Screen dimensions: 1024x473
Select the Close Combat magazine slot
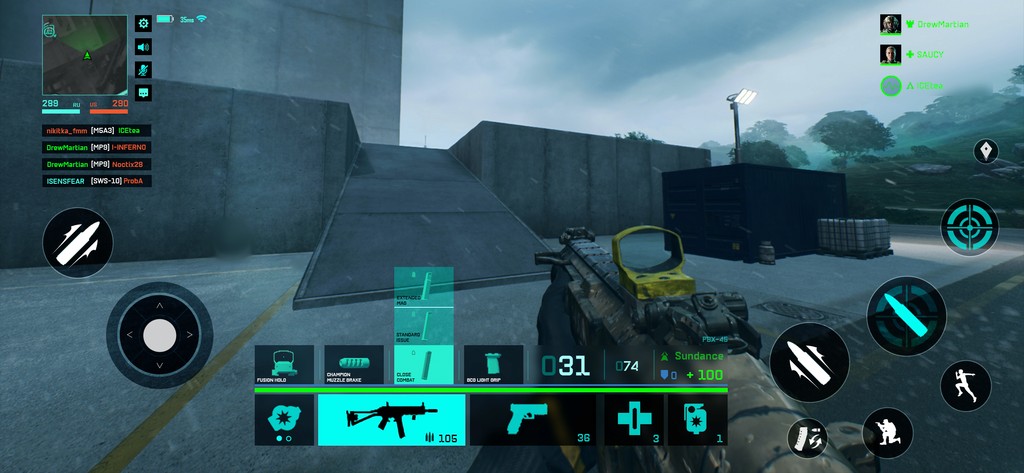[x=424, y=365]
